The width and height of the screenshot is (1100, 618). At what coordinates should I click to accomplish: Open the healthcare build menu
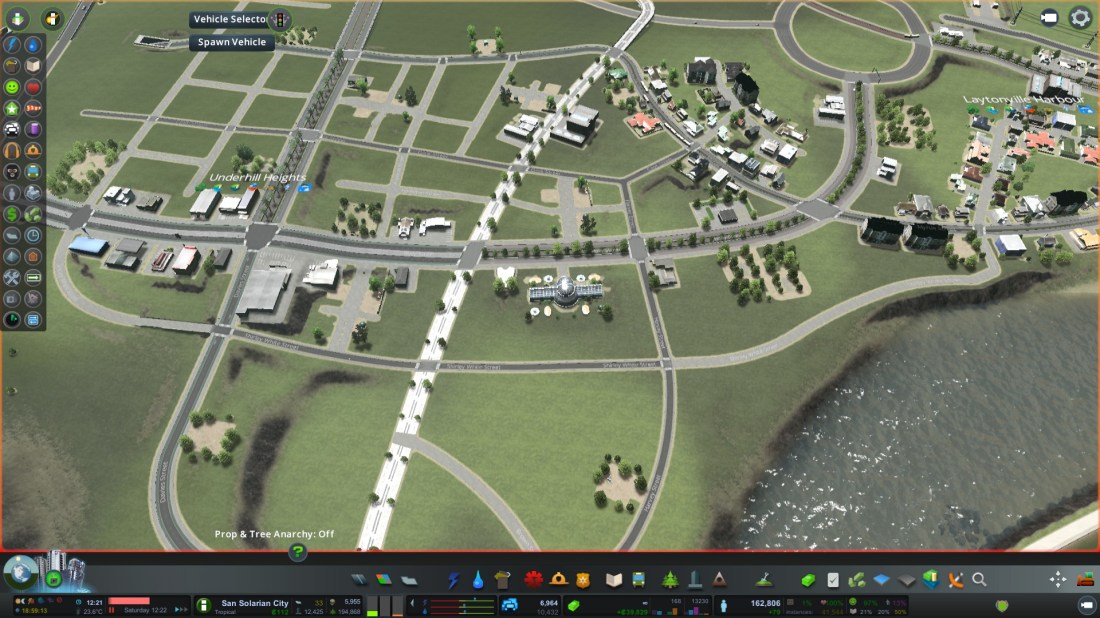pyautogui.click(x=532, y=579)
